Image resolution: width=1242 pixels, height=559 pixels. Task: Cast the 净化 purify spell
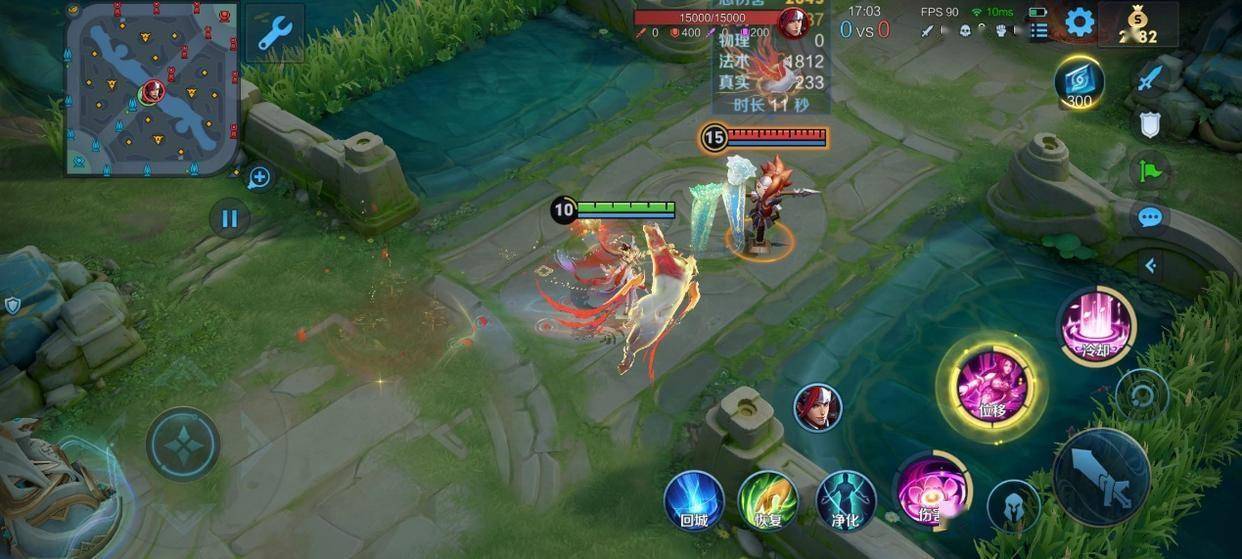click(846, 499)
